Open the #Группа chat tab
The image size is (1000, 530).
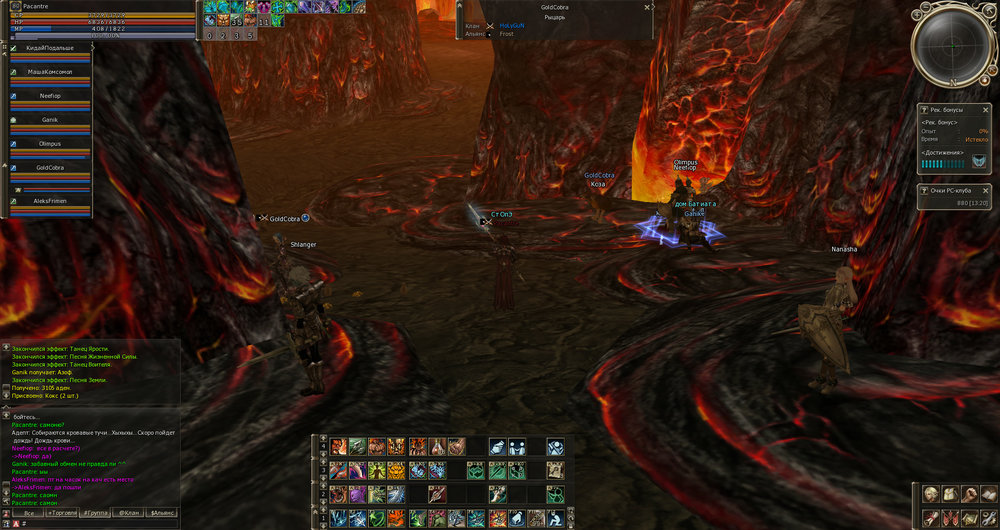pyautogui.click(x=97, y=512)
